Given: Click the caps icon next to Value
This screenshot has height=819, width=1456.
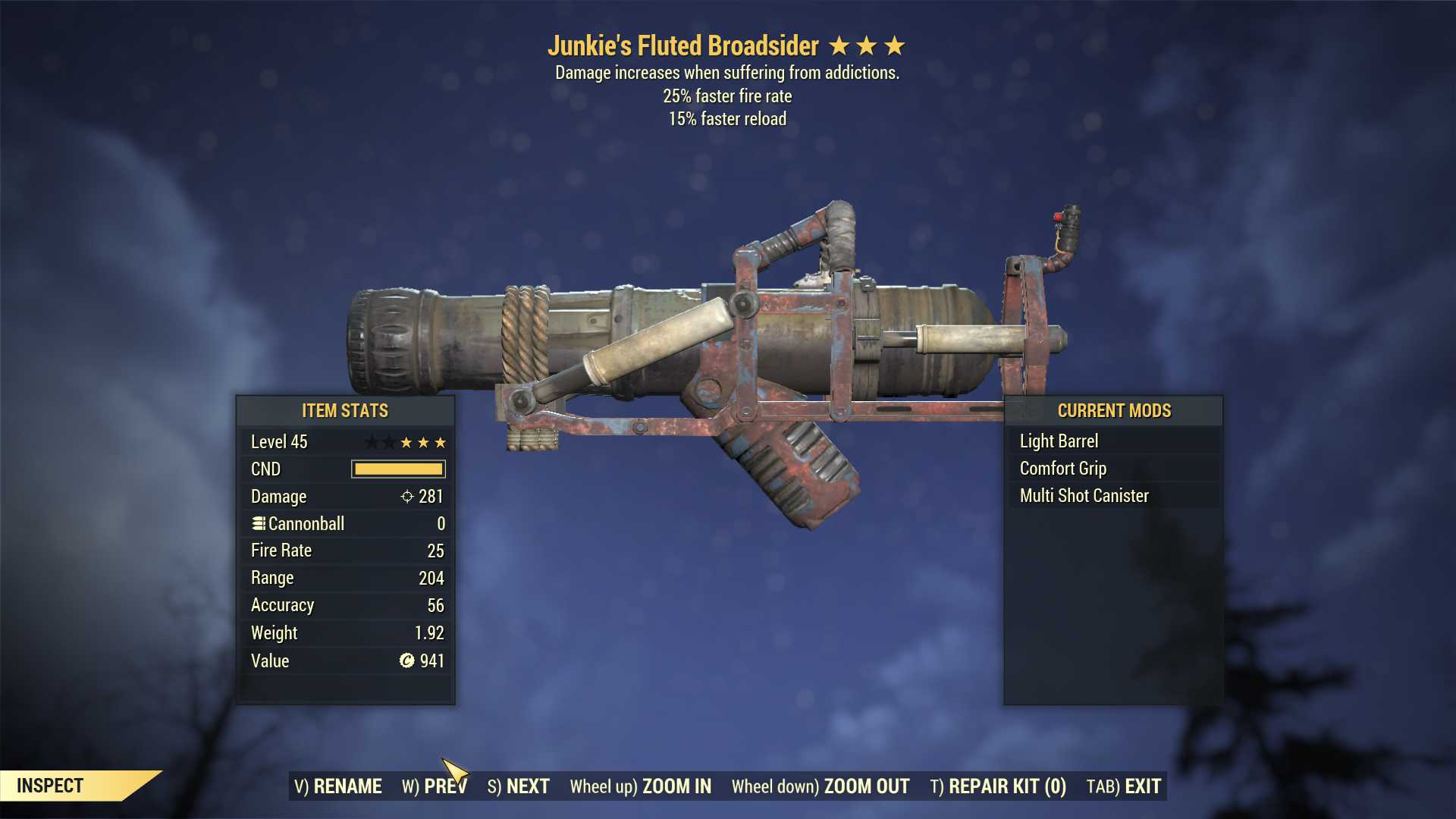Looking at the screenshot, I should tap(406, 661).
